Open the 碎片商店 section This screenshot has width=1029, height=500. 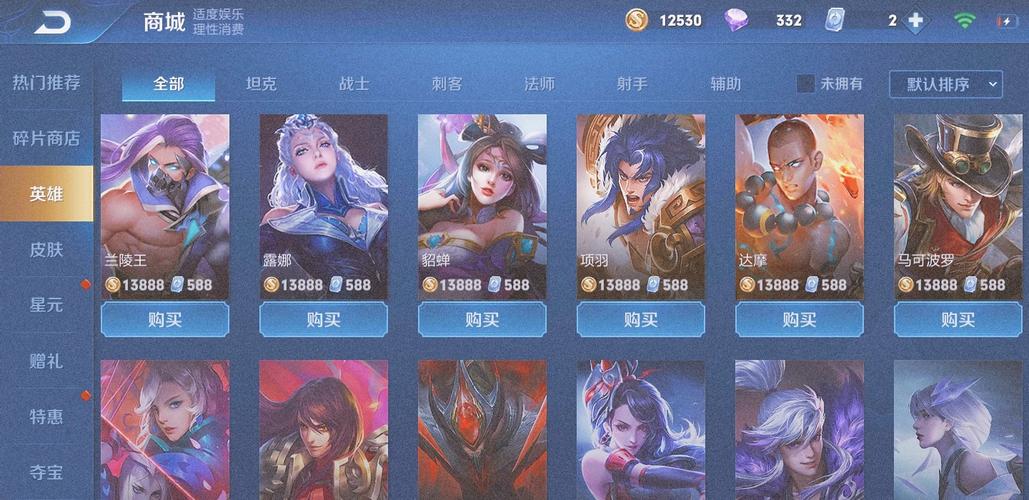pyautogui.click(x=46, y=139)
